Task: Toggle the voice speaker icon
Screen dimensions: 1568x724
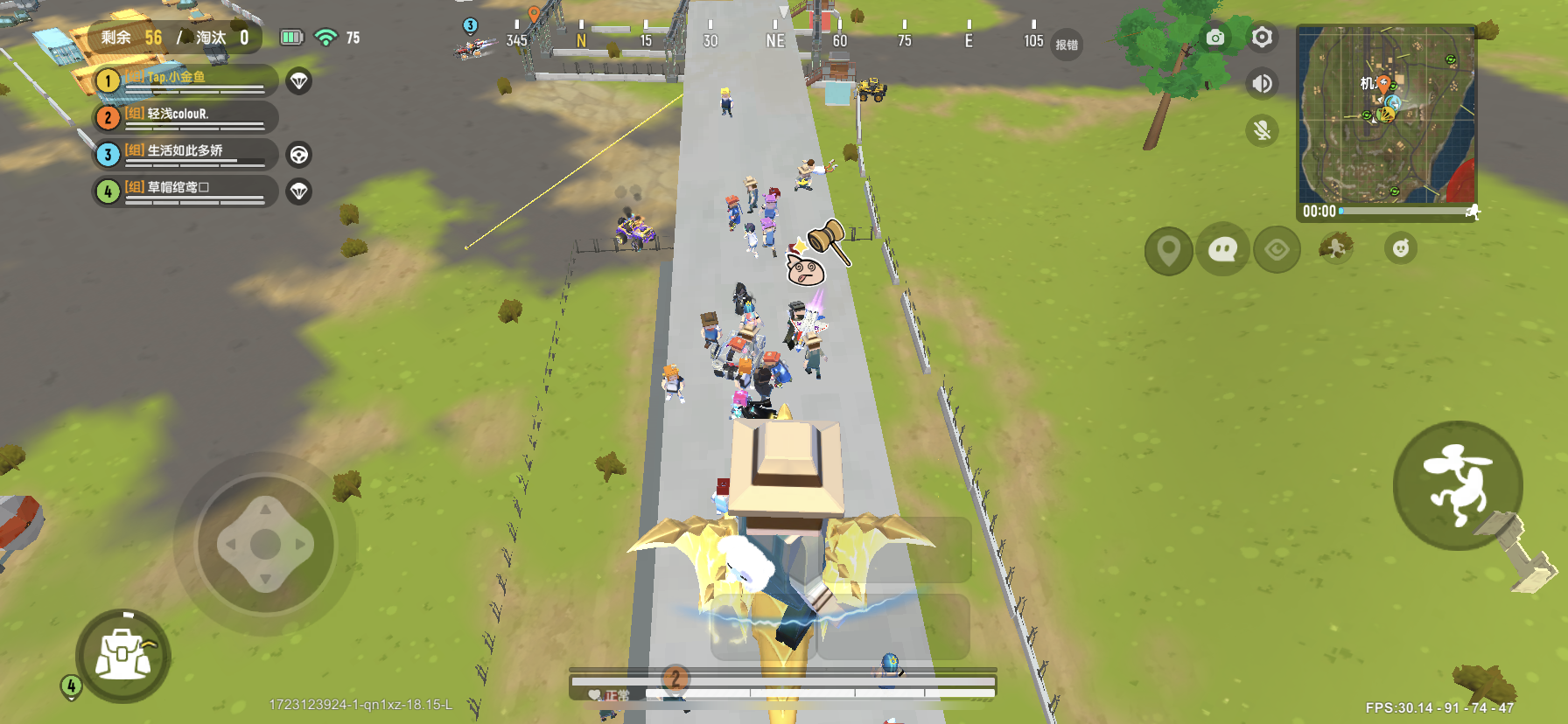Action: (x=1260, y=84)
